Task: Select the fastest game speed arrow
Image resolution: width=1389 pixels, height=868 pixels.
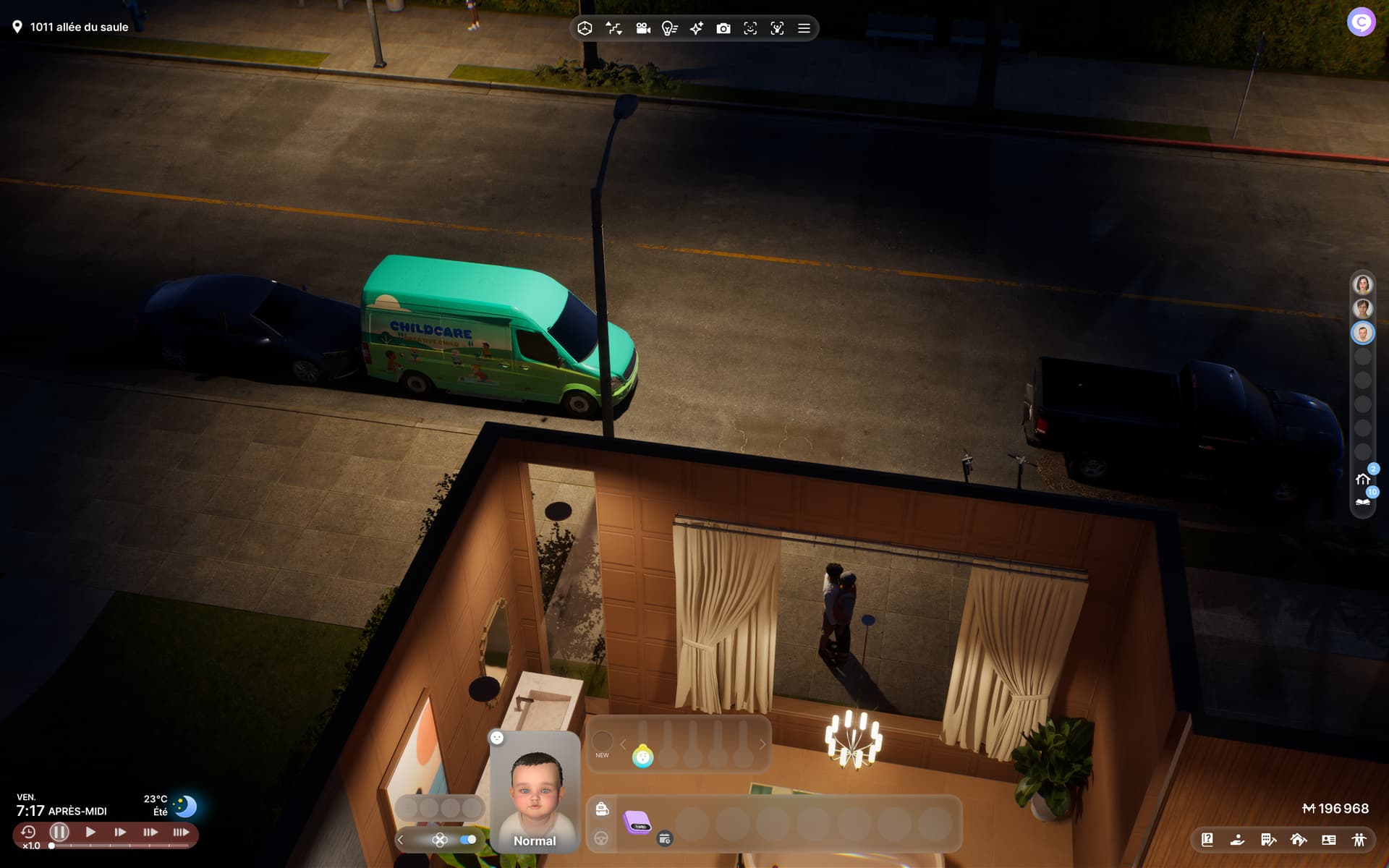Action: (181, 832)
